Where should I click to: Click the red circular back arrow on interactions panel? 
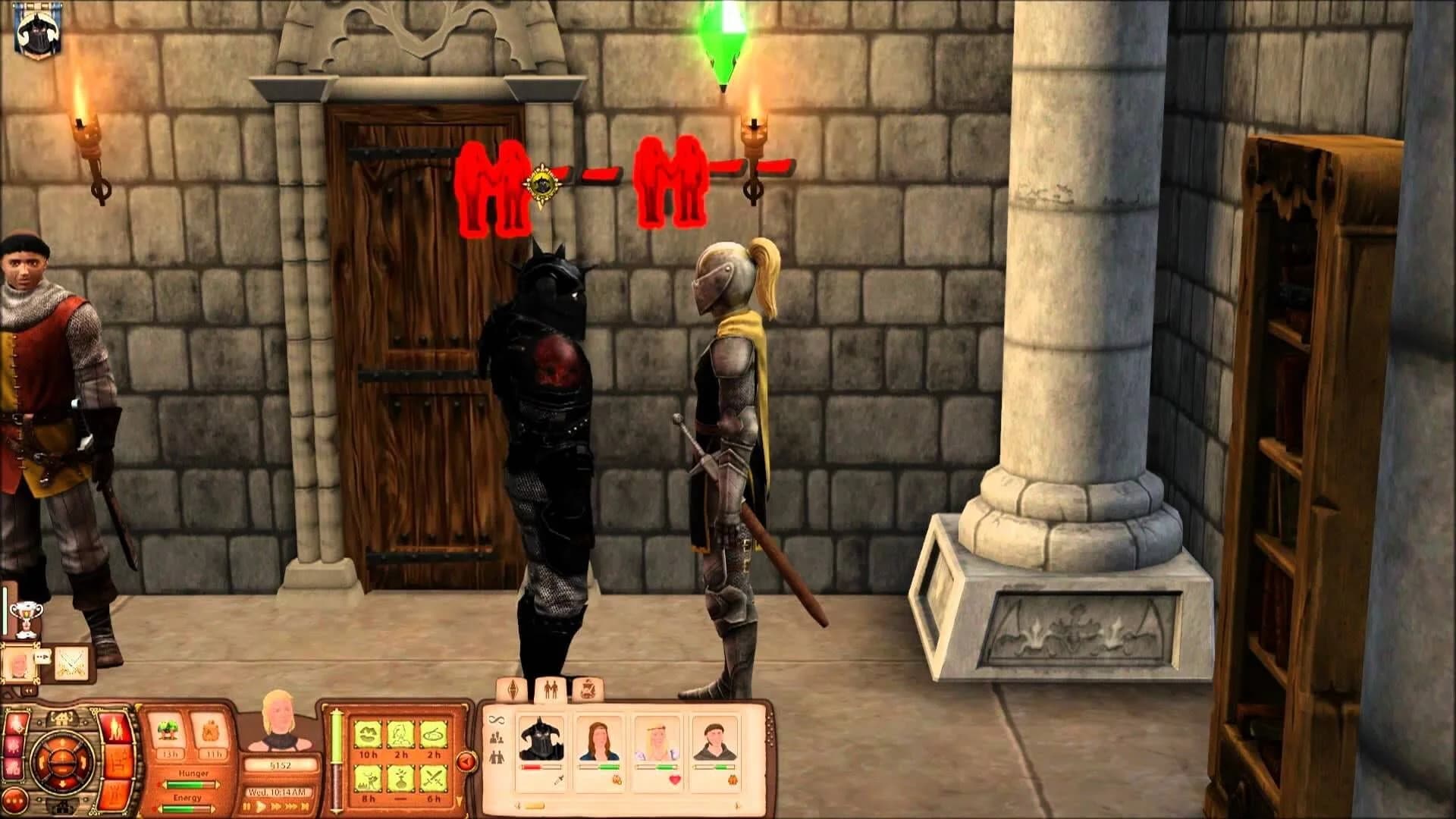[x=466, y=762]
